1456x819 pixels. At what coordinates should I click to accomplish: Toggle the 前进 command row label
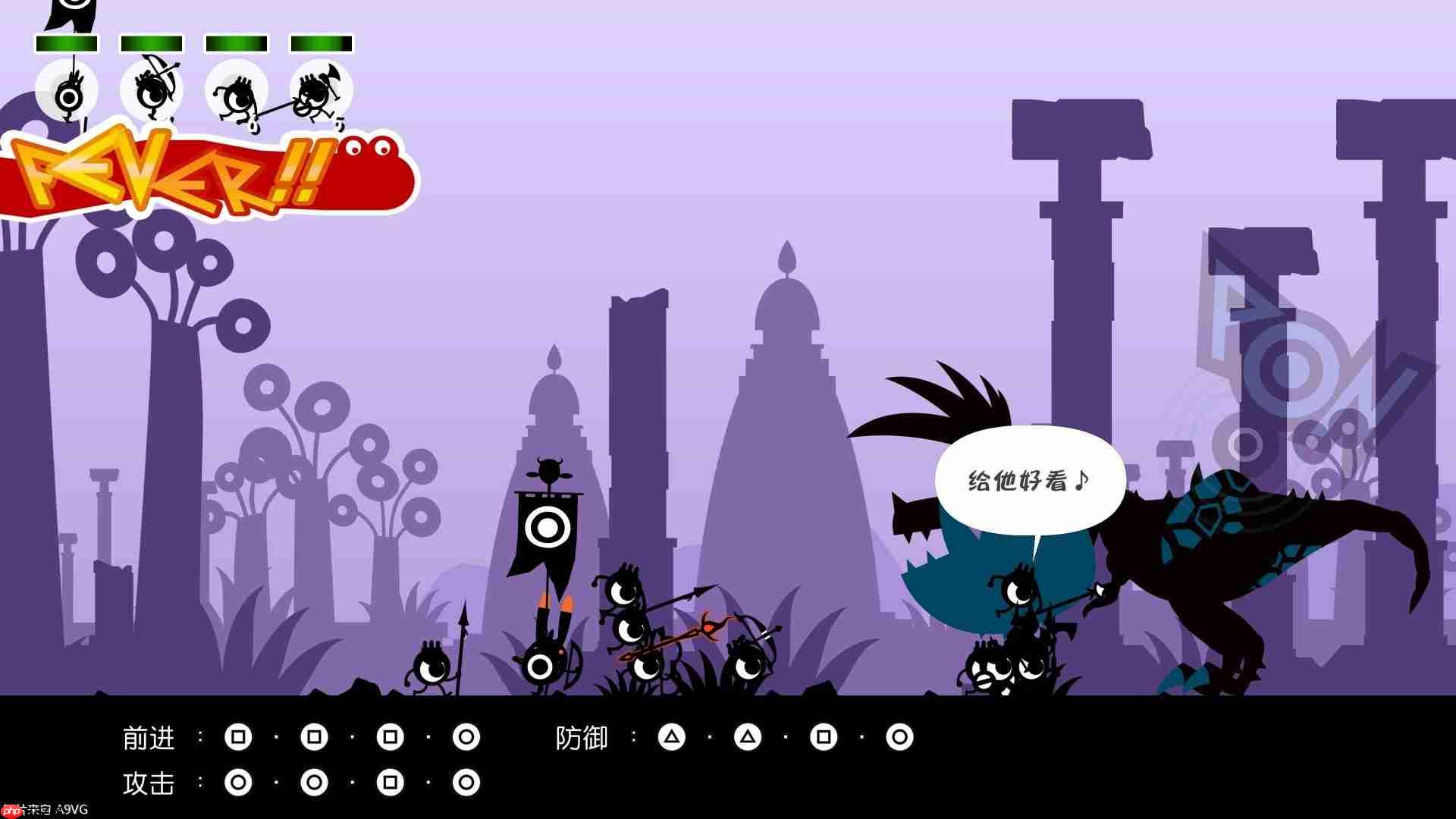point(149,736)
